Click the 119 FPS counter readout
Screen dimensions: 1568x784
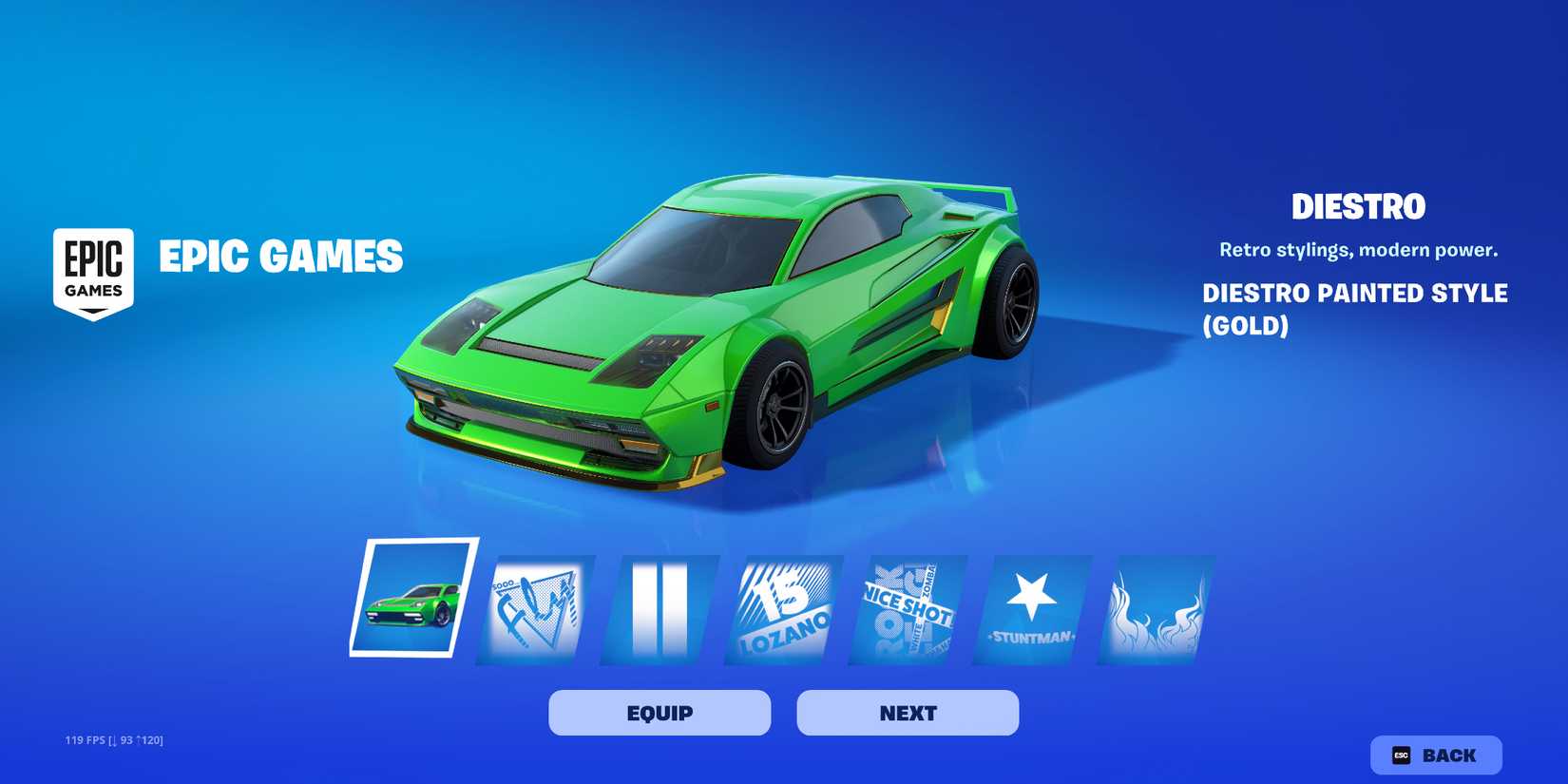tap(113, 739)
